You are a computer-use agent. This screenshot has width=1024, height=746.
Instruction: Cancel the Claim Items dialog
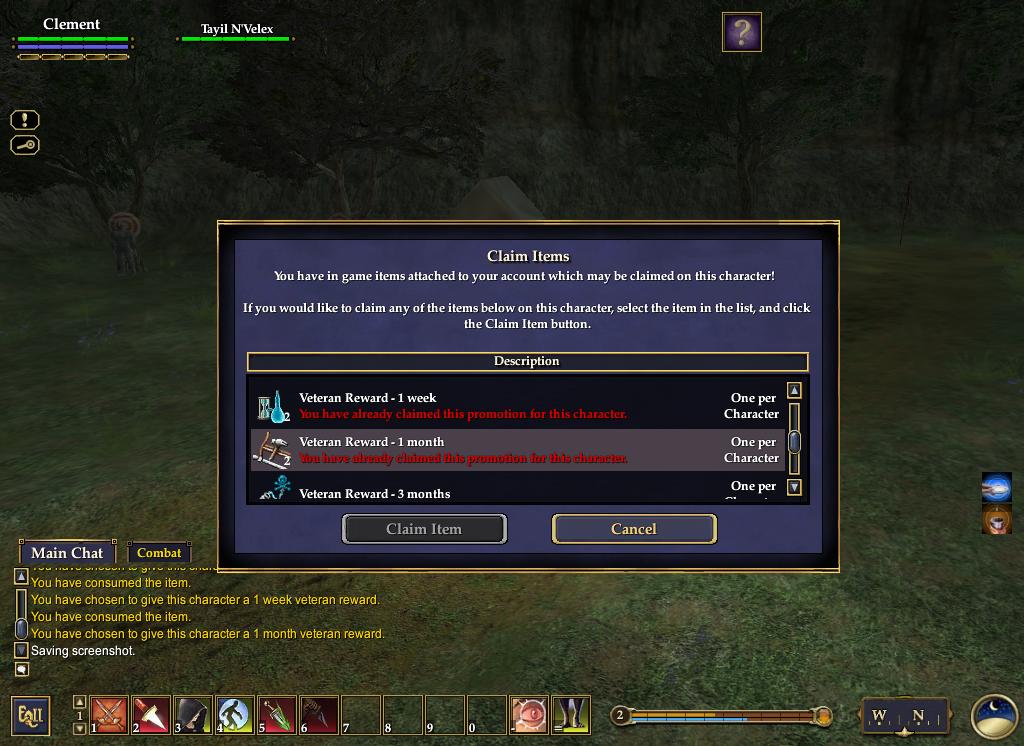pos(634,529)
